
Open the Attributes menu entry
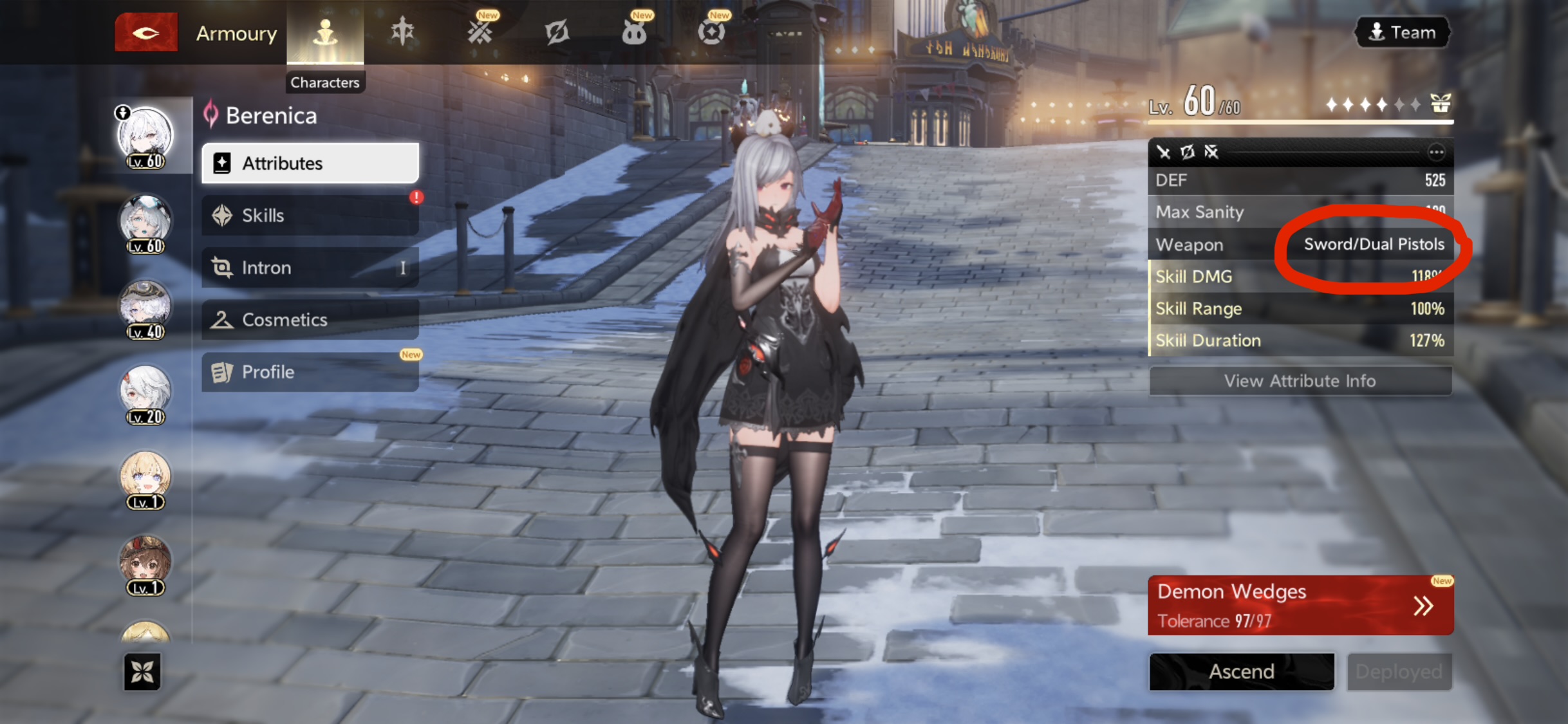click(x=310, y=163)
